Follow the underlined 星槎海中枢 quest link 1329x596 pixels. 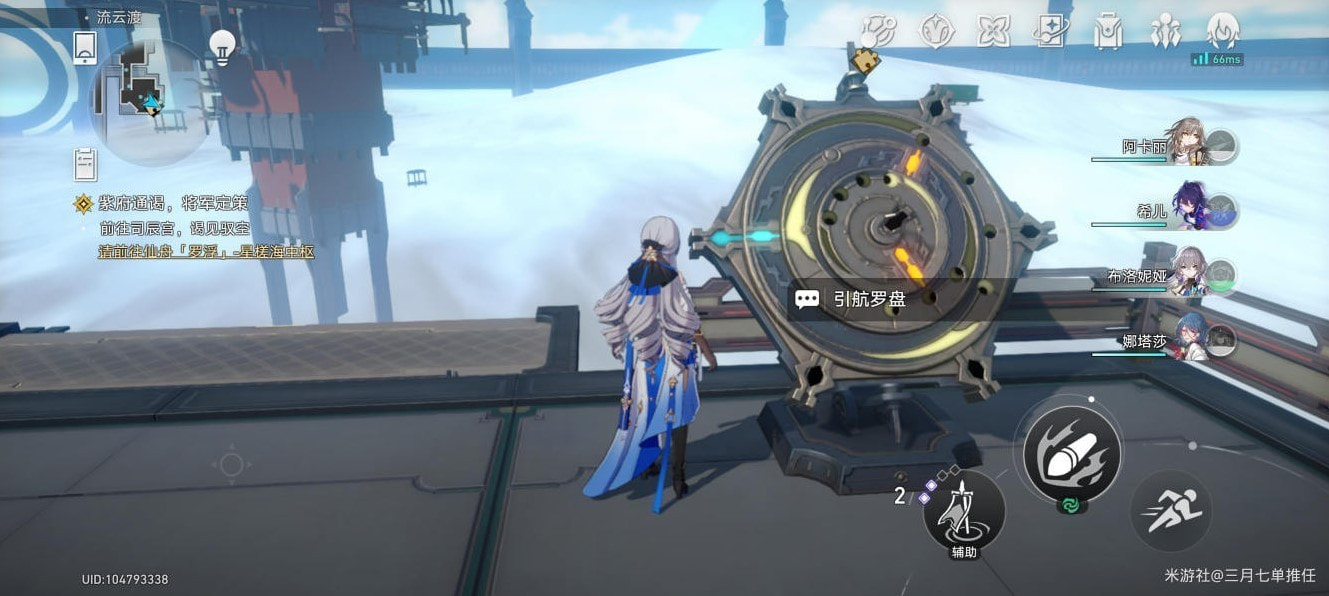(206, 252)
